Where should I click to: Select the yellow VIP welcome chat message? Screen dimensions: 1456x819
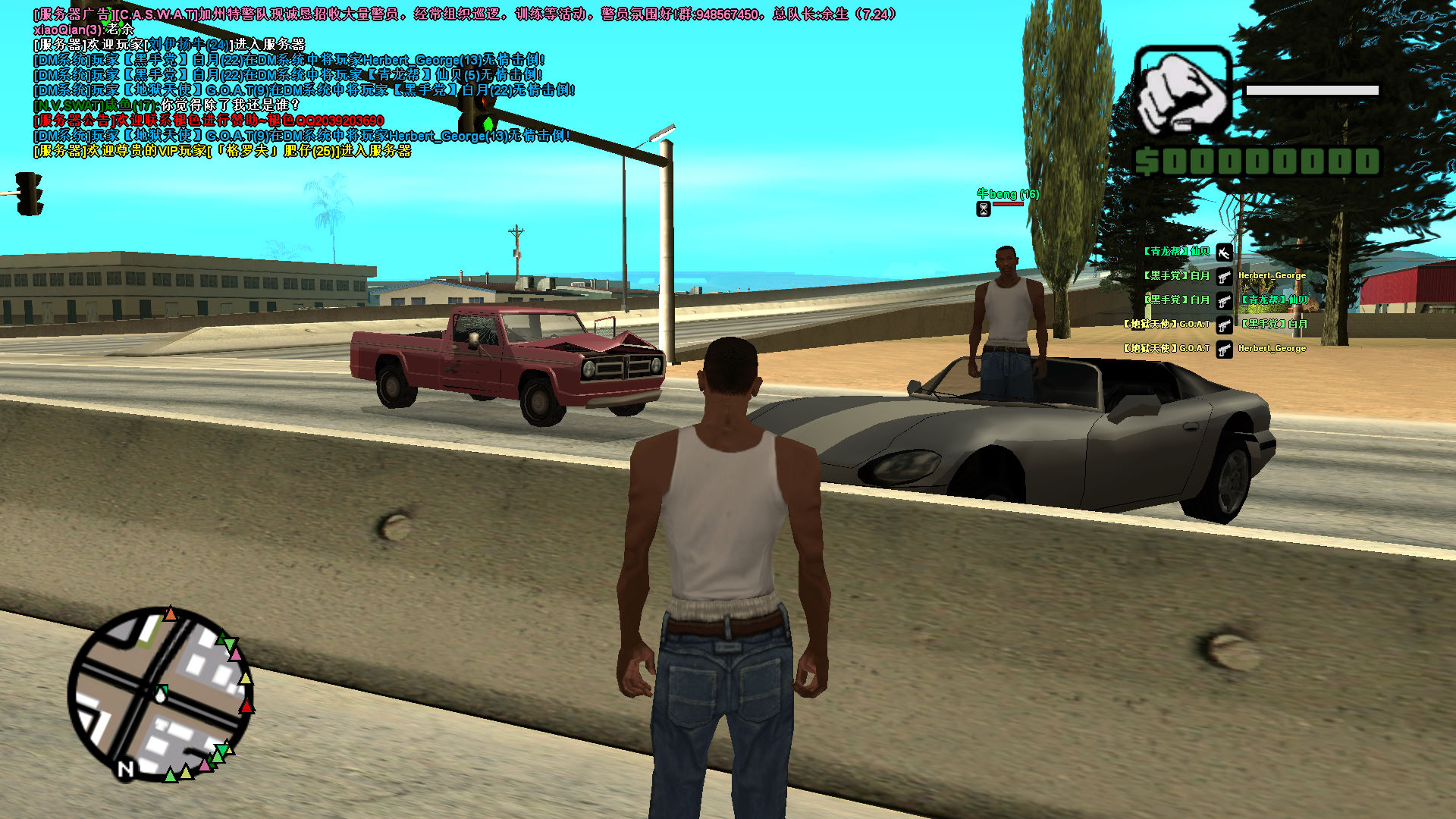tap(222, 151)
